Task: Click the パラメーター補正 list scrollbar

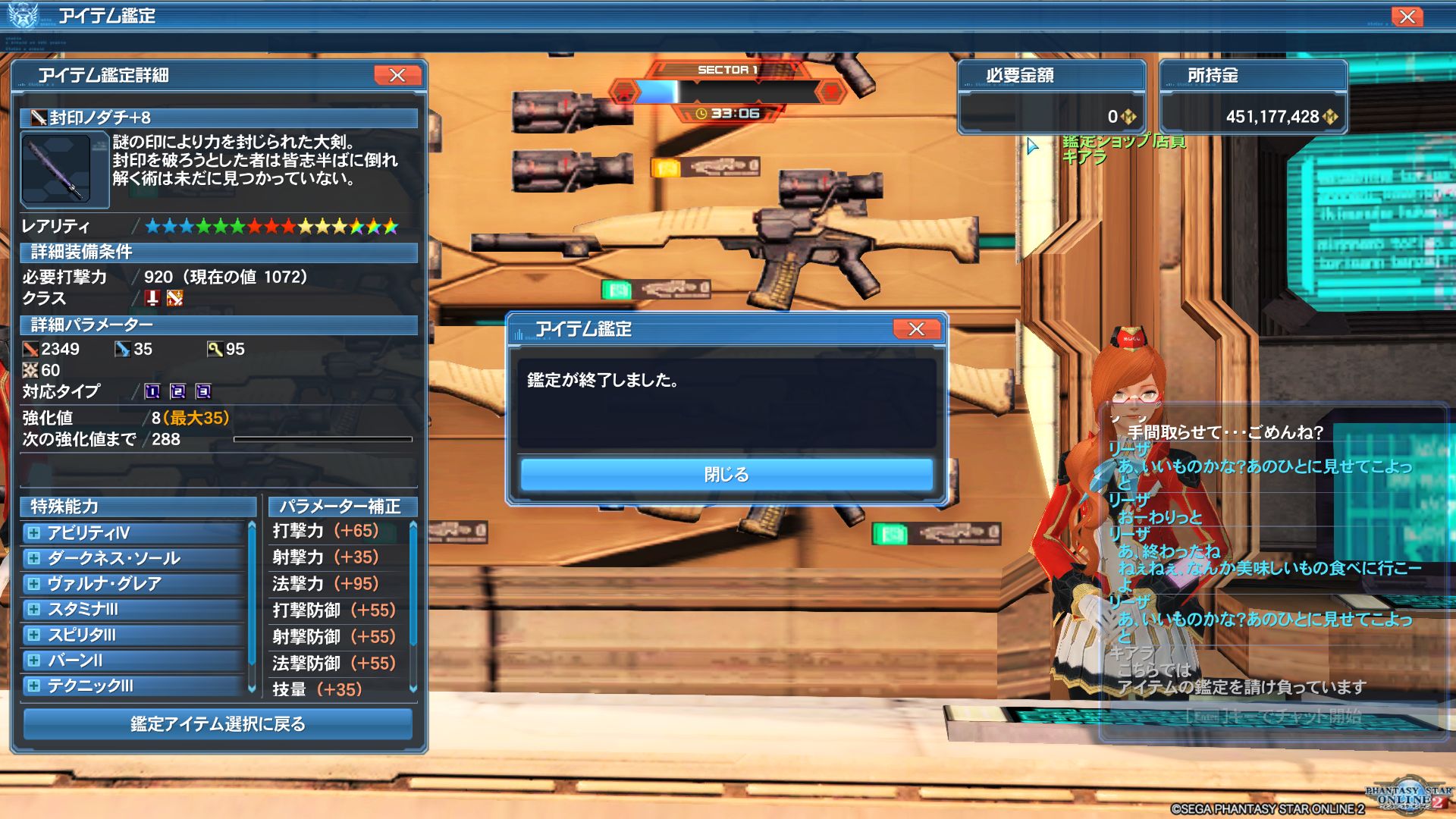Action: (x=413, y=584)
